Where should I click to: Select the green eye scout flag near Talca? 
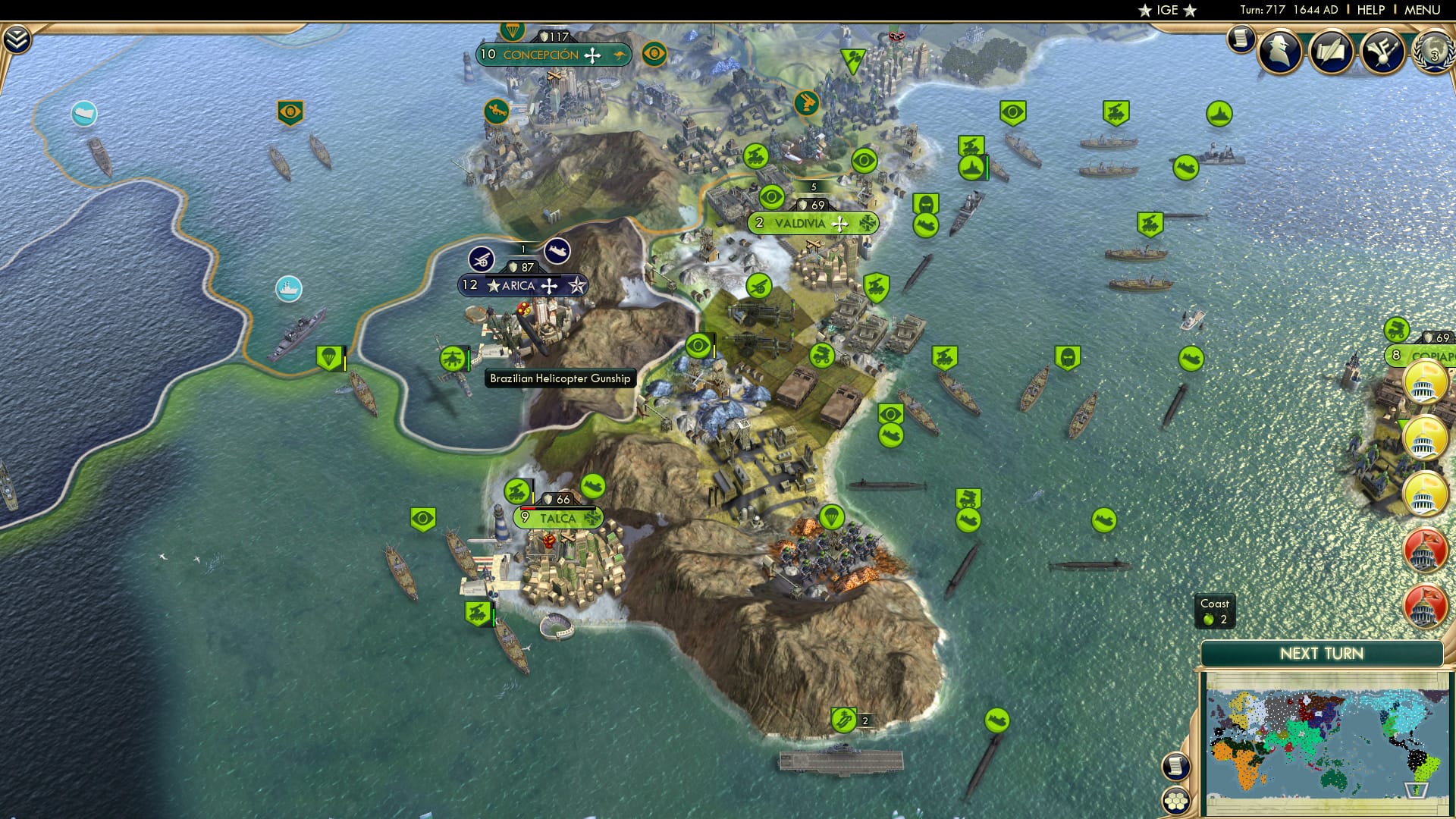click(x=422, y=518)
